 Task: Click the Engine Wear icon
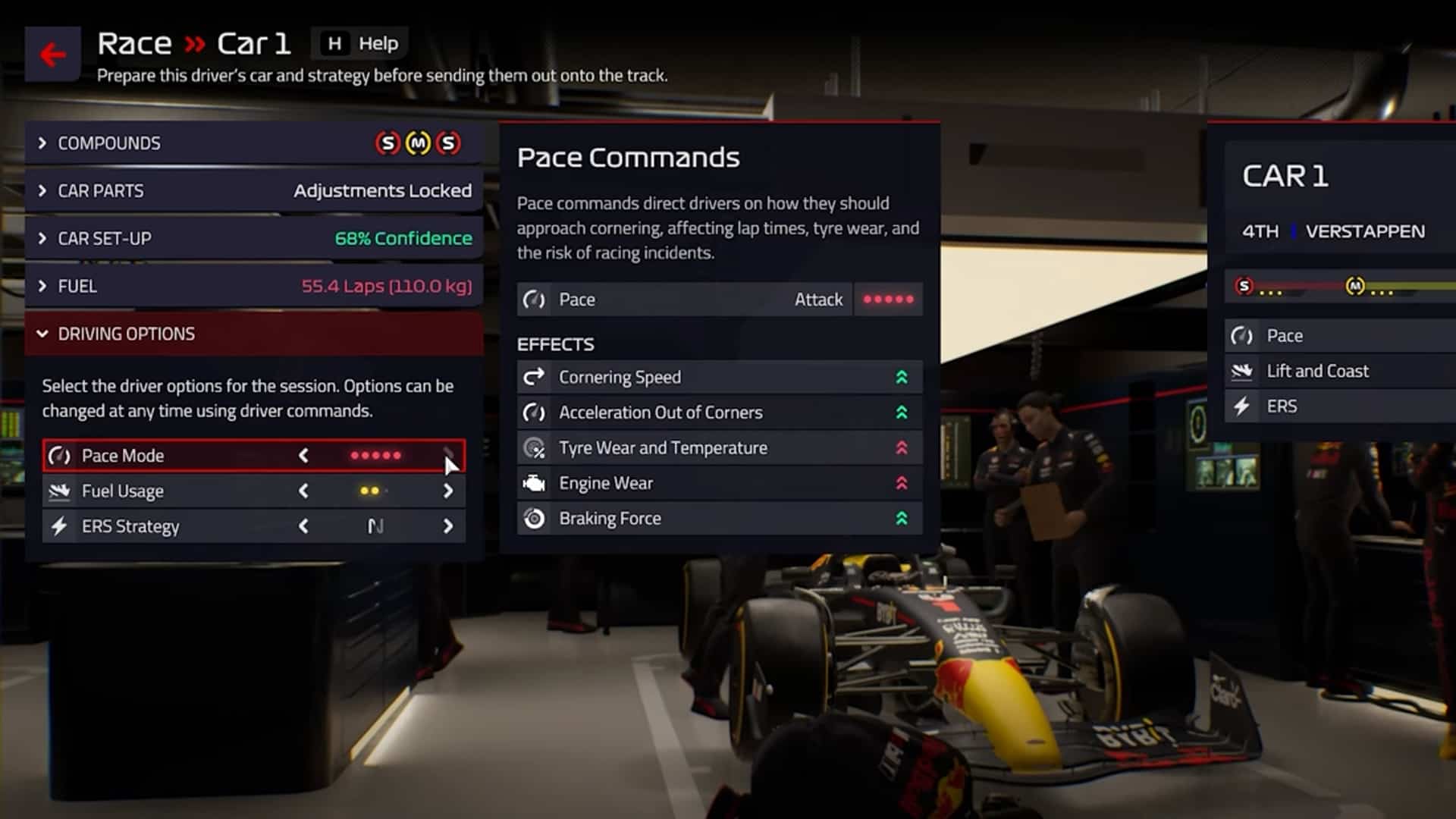coord(535,483)
